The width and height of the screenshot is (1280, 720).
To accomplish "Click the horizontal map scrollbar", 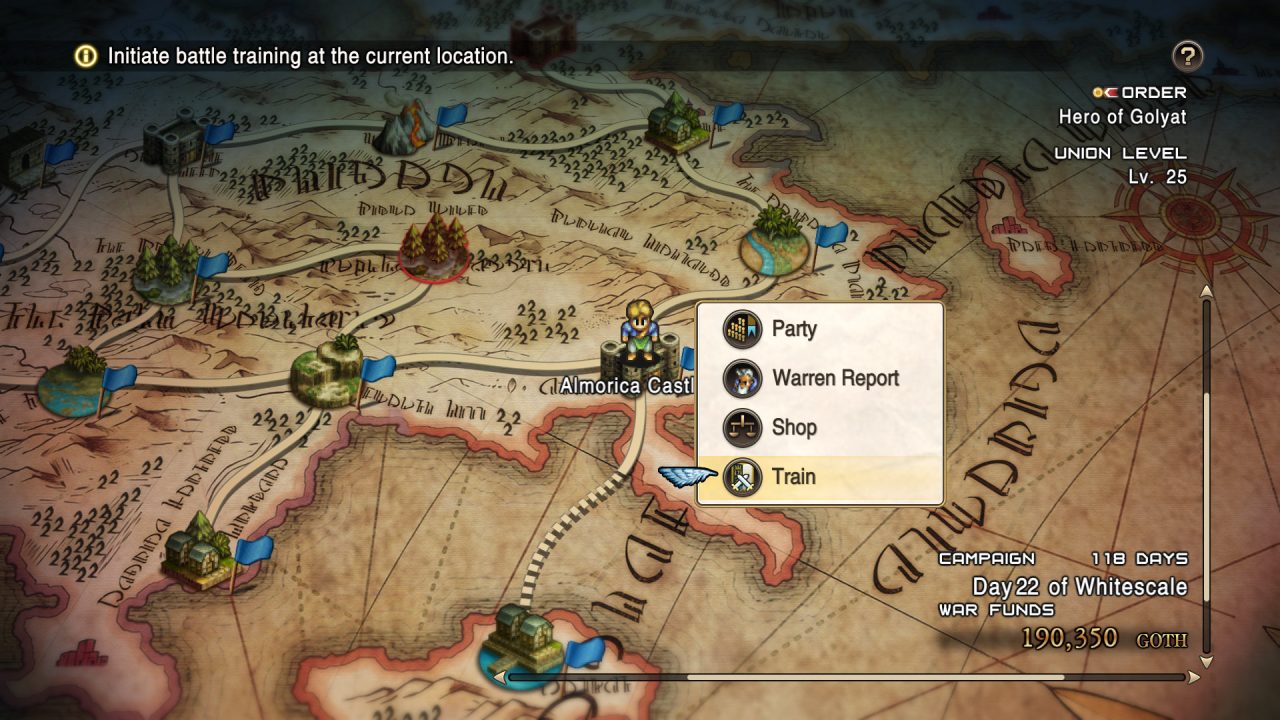I will click(x=850, y=677).
